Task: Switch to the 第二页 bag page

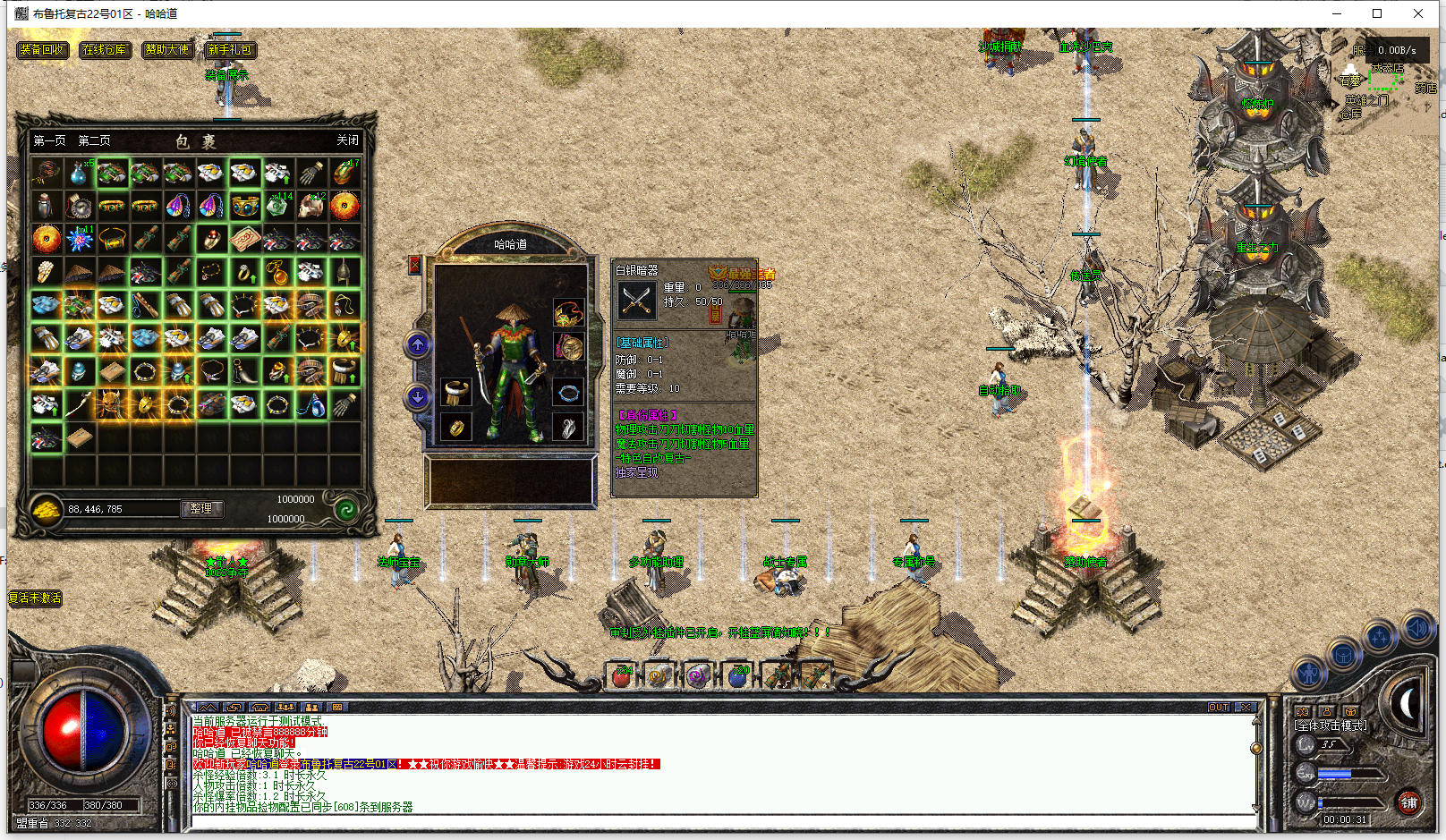Action: (x=94, y=140)
